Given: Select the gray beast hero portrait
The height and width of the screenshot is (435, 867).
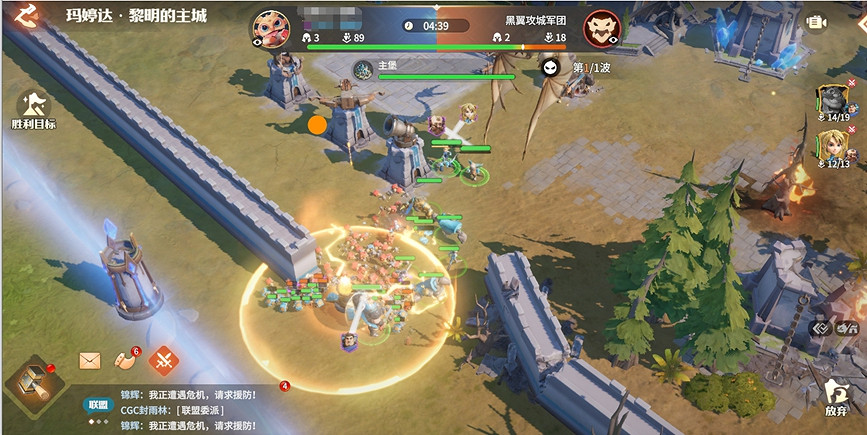Looking at the screenshot, I should (831, 98).
